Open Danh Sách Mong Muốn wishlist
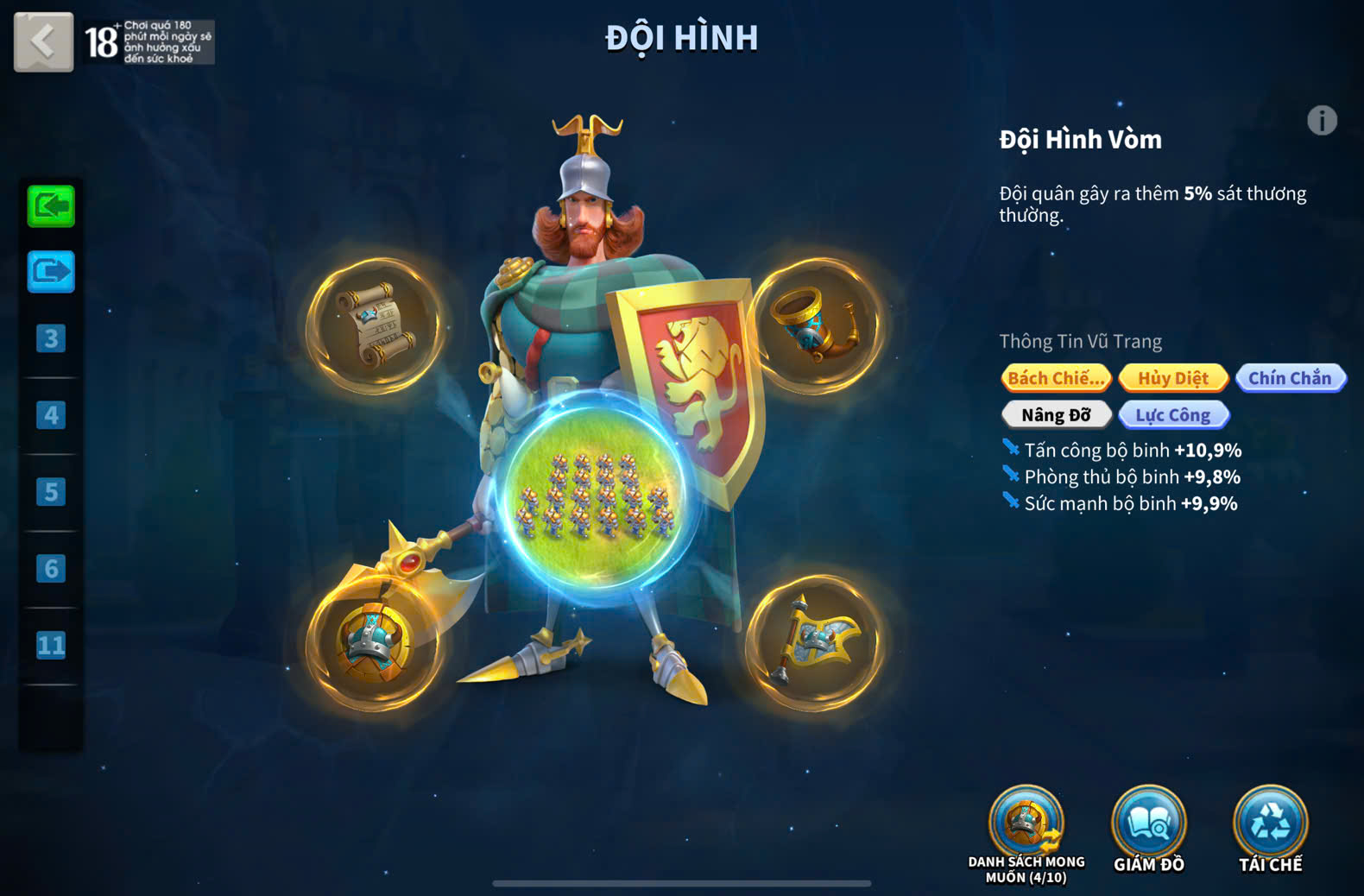The height and width of the screenshot is (896, 1364). pyautogui.click(x=1026, y=824)
